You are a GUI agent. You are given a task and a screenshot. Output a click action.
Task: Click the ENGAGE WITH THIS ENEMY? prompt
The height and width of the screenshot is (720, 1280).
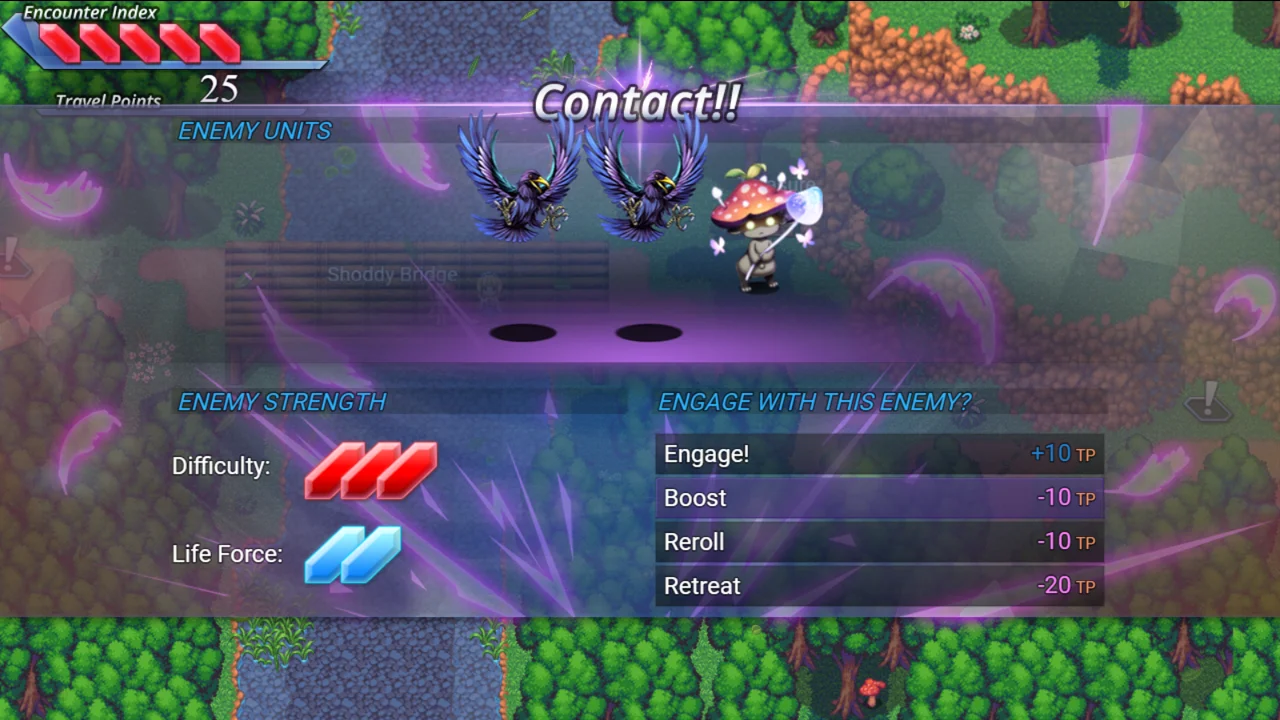814,402
